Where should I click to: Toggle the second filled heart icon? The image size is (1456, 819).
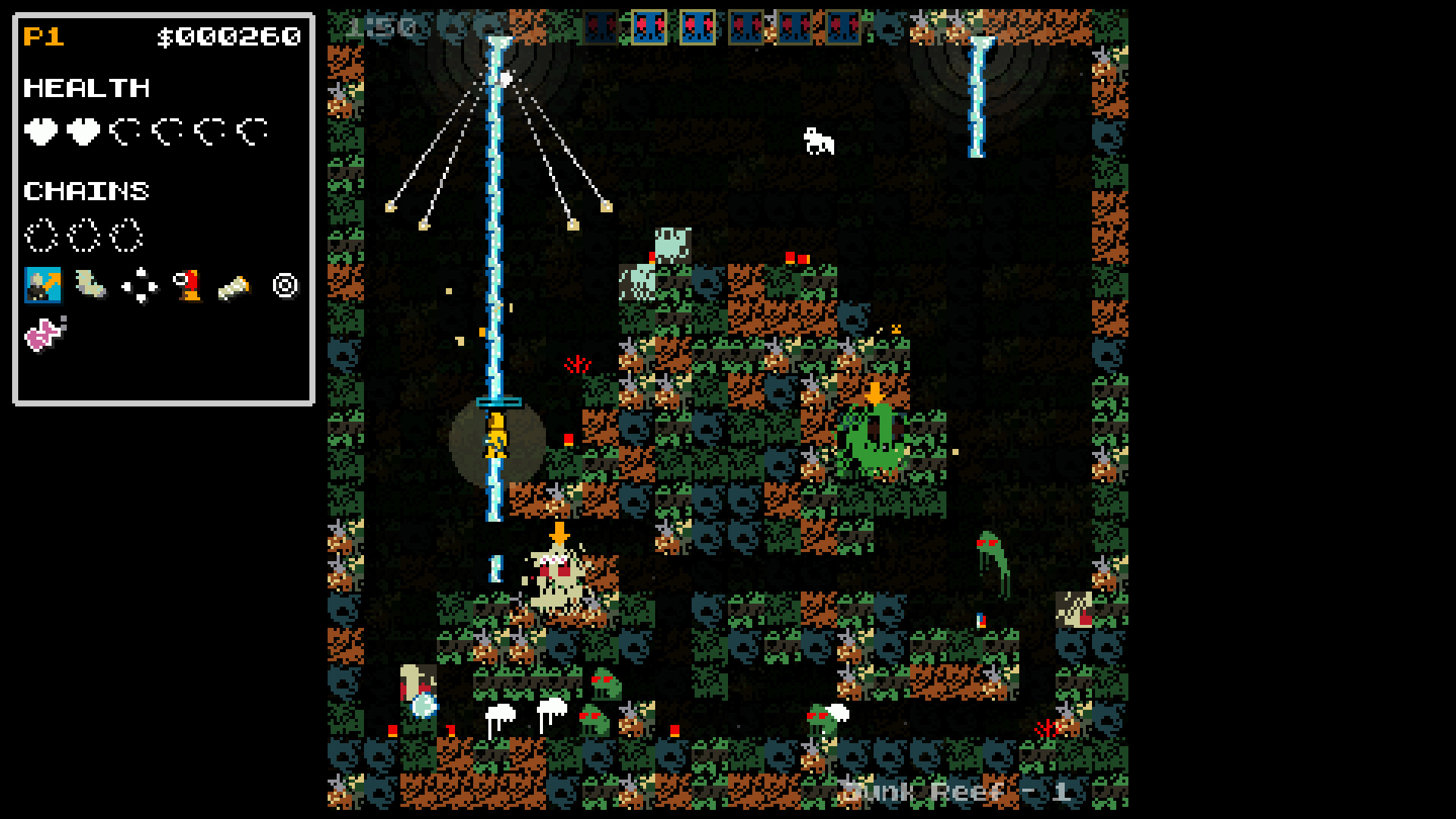click(x=83, y=130)
